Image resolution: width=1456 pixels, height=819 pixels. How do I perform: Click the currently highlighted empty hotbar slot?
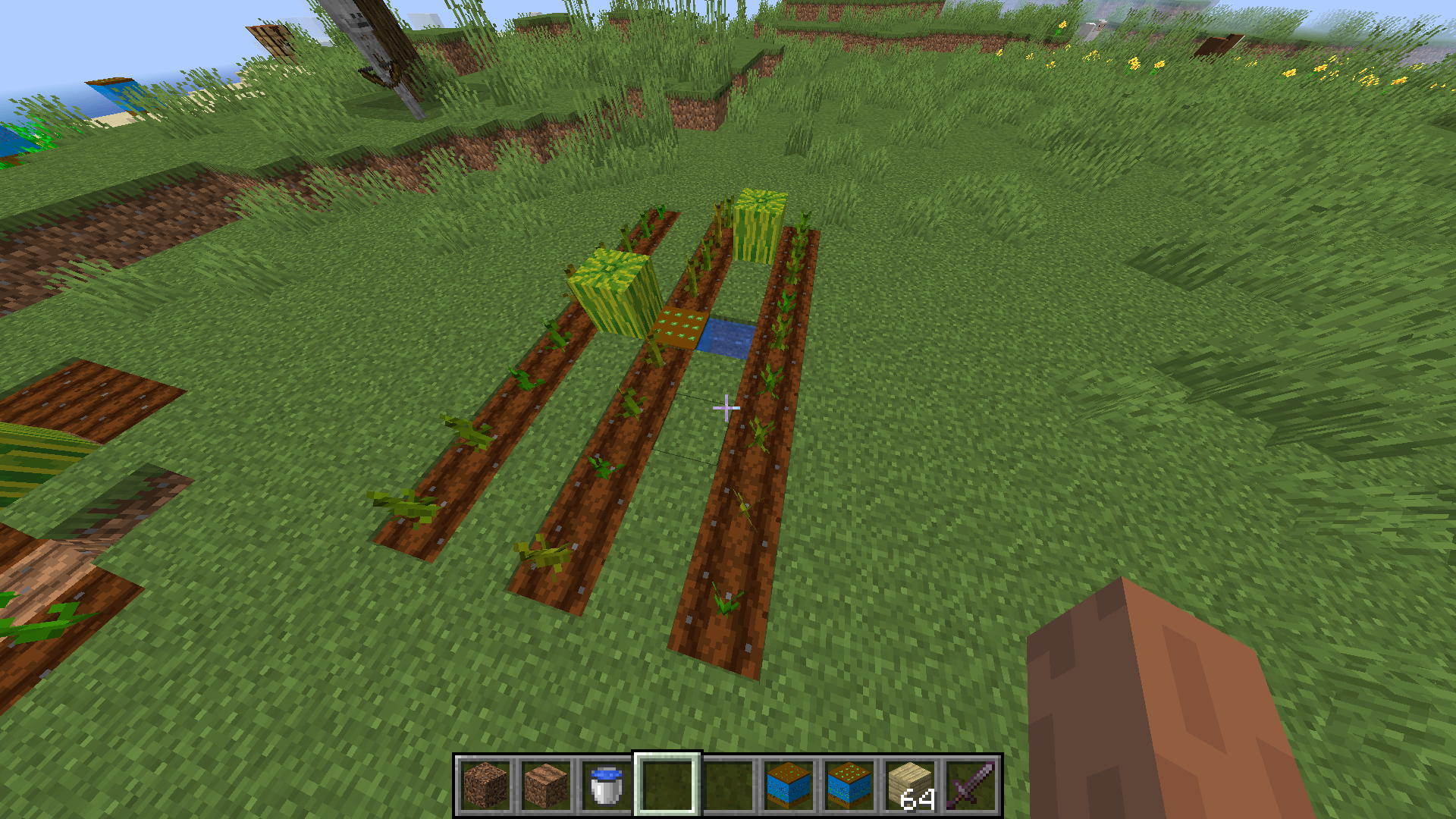click(664, 786)
